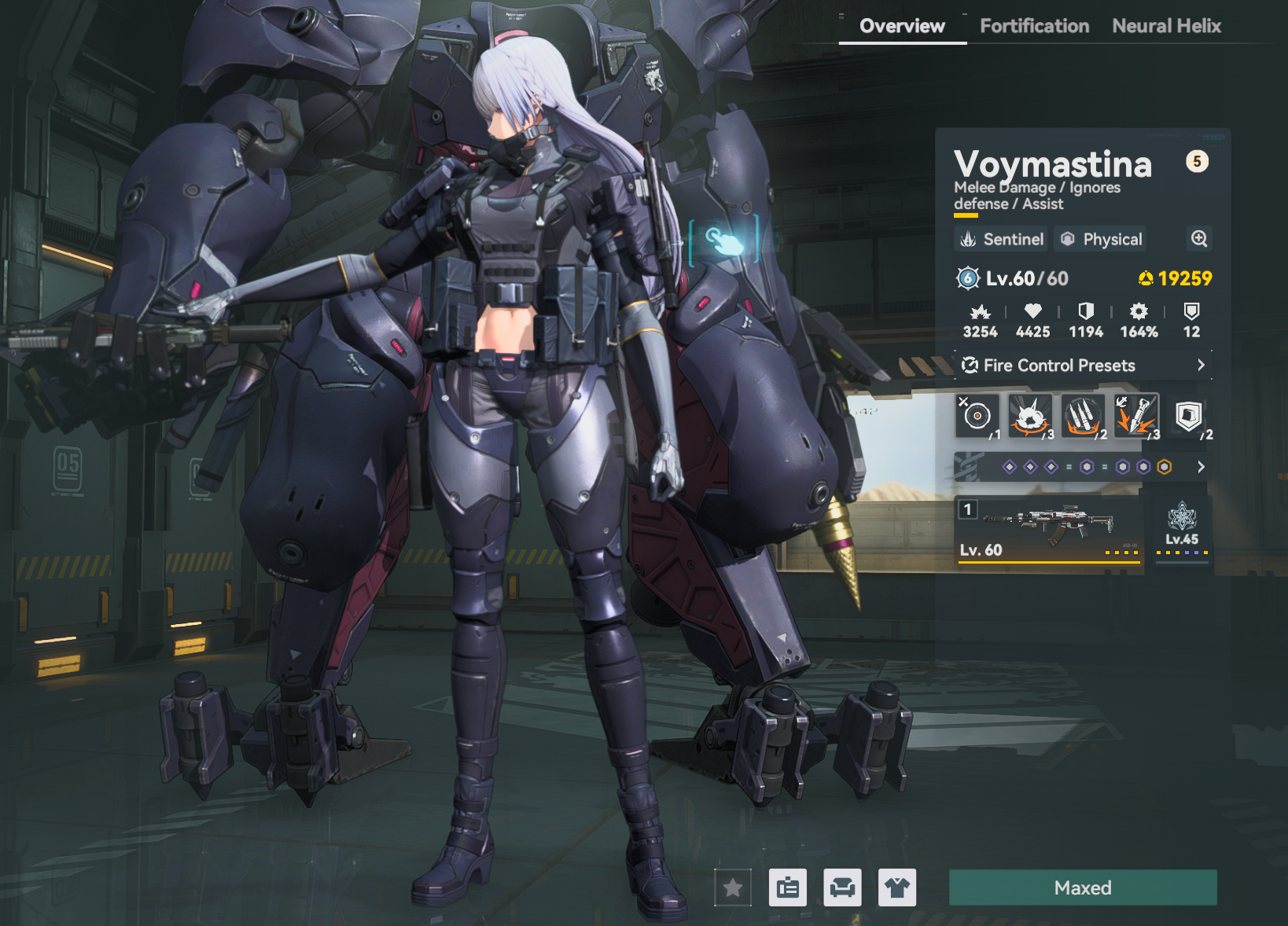Select the Sentinel class tag
This screenshot has width=1288, height=926.
click(1003, 239)
